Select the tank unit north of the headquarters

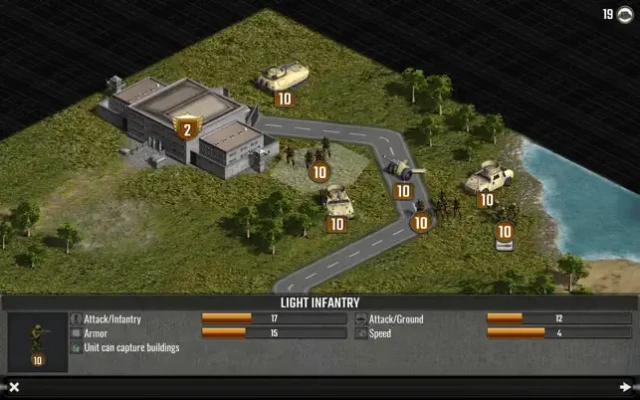pos(283,78)
